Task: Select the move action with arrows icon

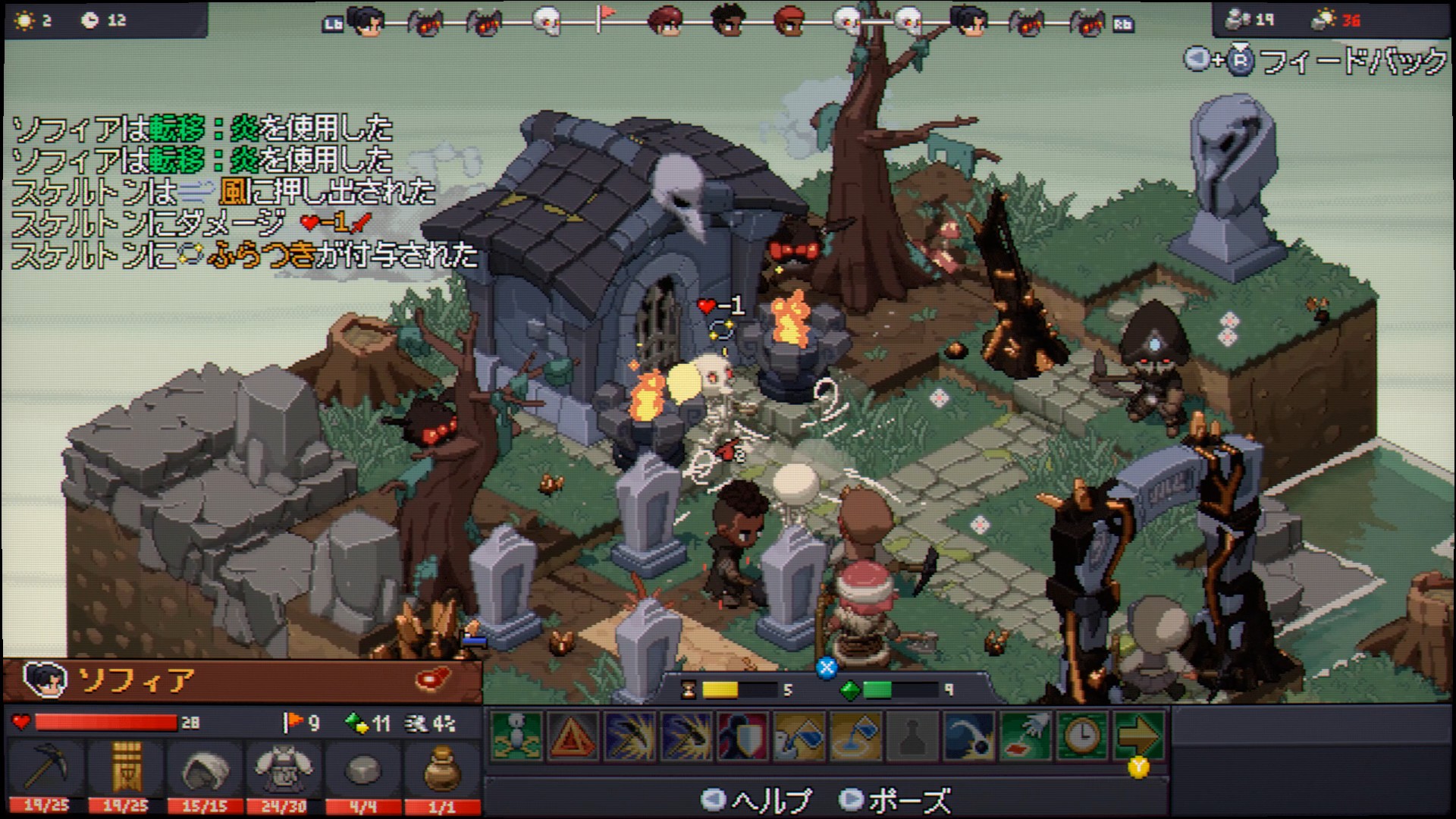Action: [516, 735]
